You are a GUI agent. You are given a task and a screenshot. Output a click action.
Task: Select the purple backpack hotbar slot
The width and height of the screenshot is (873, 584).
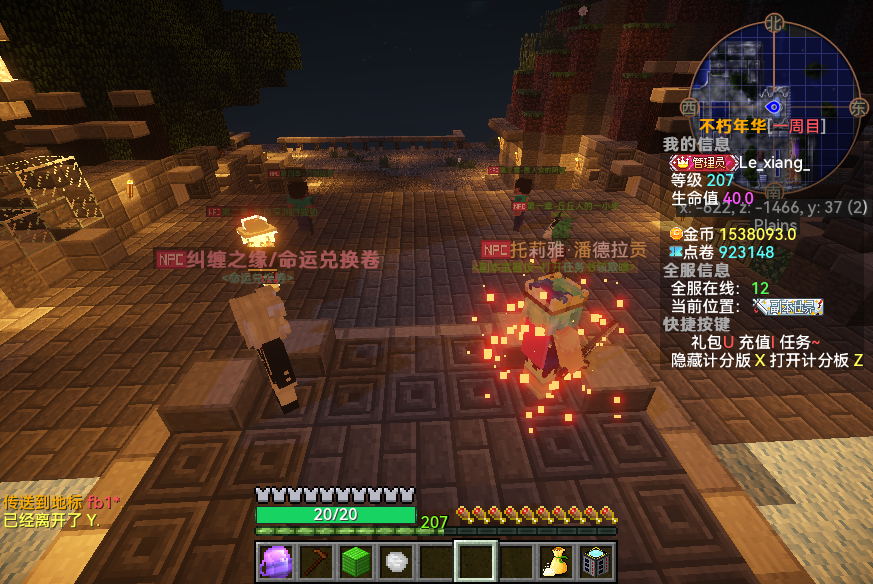275,561
